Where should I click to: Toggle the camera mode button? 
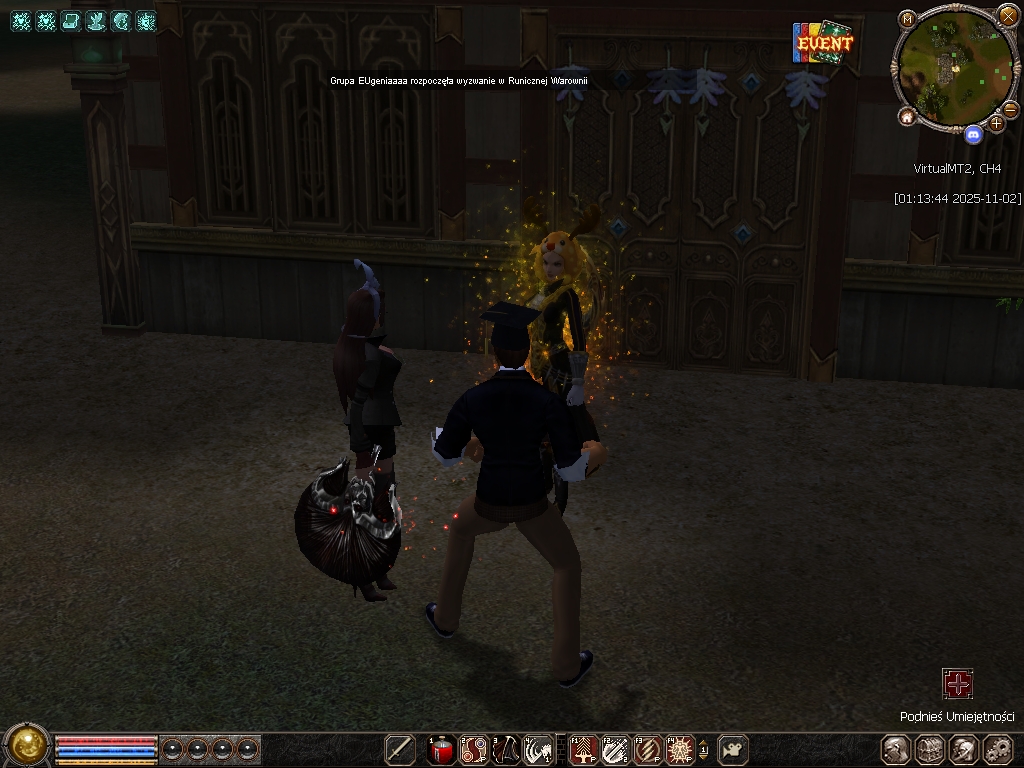(x=733, y=749)
